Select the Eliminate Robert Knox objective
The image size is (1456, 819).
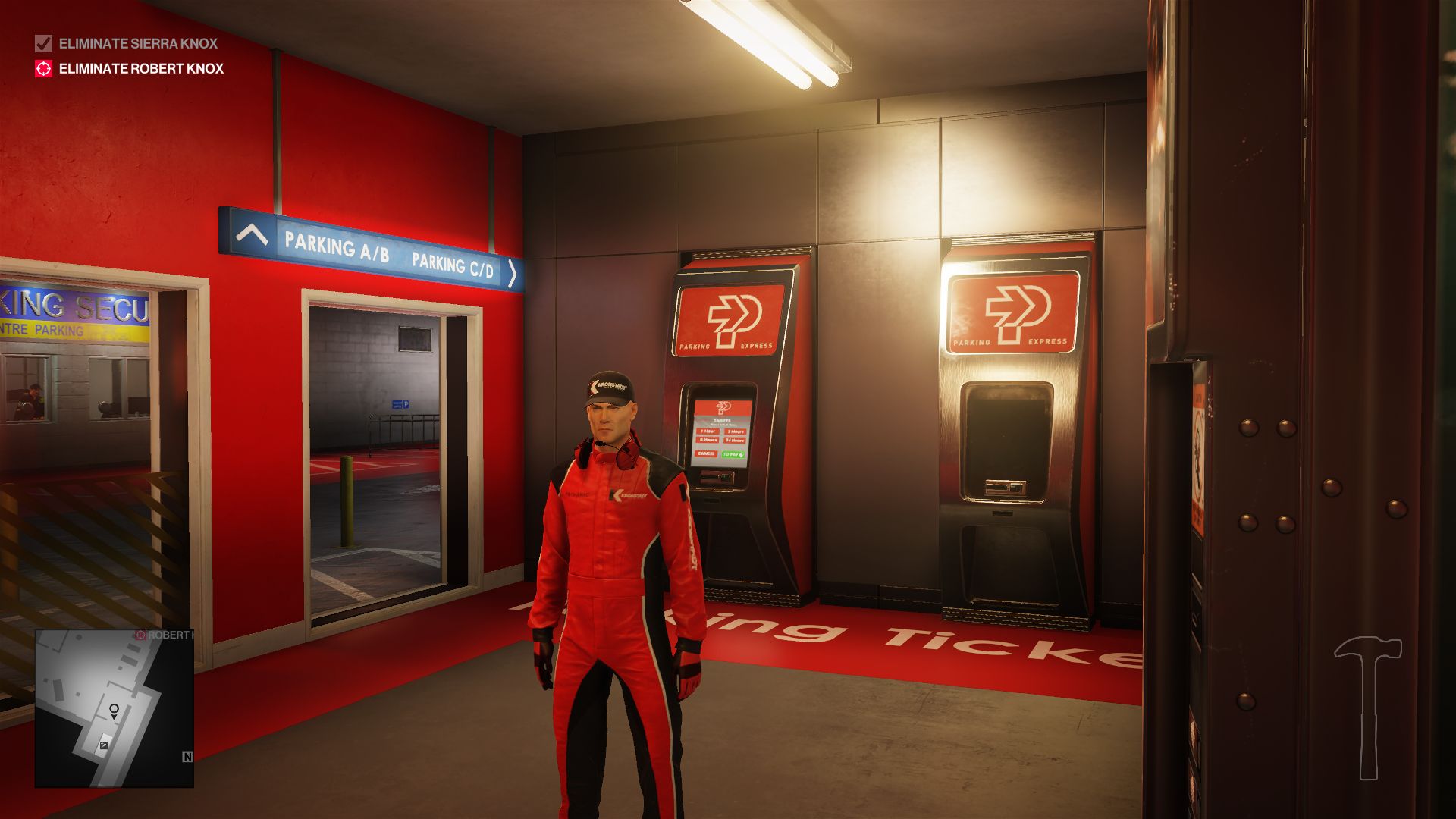[141, 68]
